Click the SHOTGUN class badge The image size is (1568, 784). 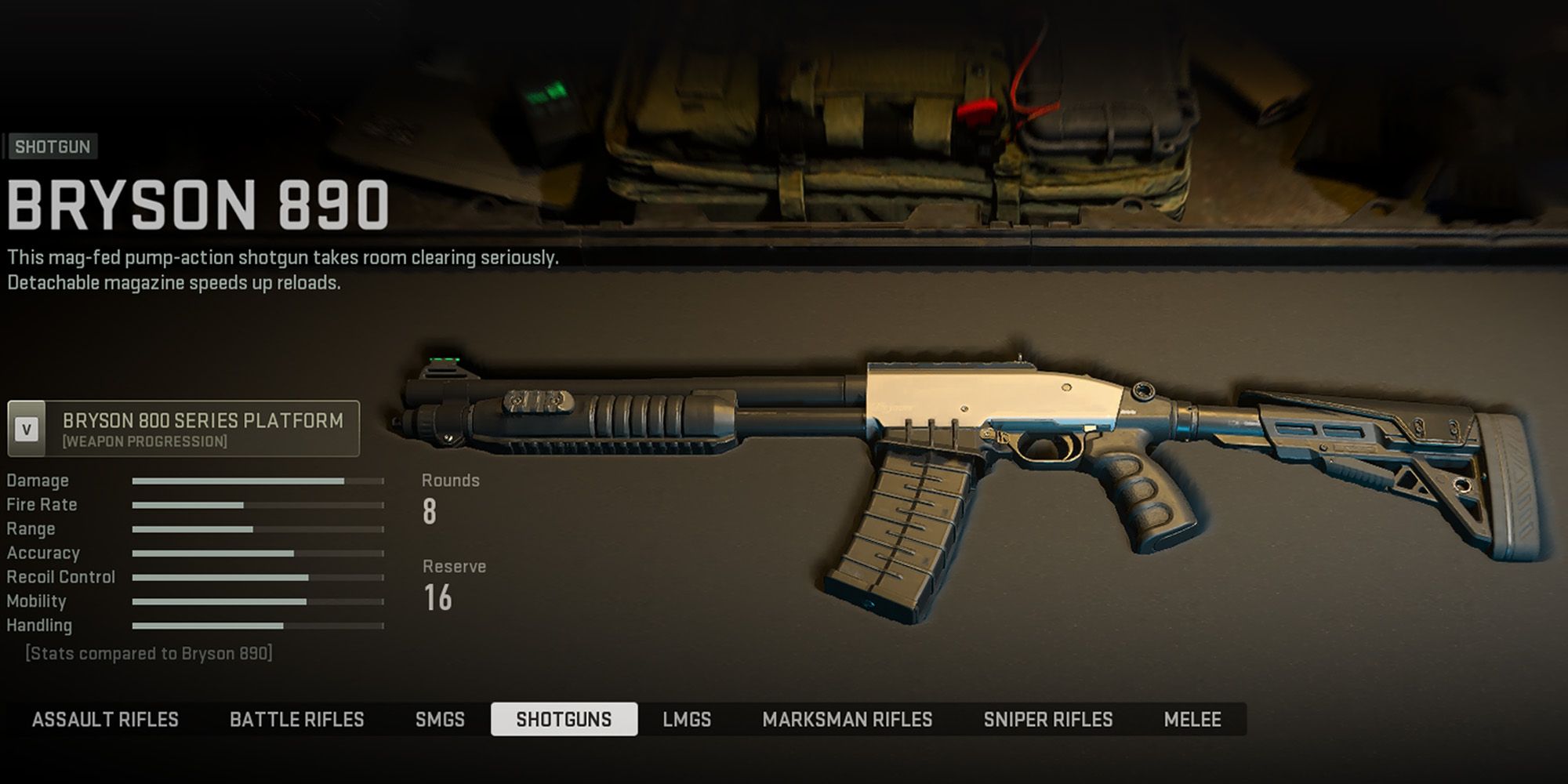click(x=52, y=146)
